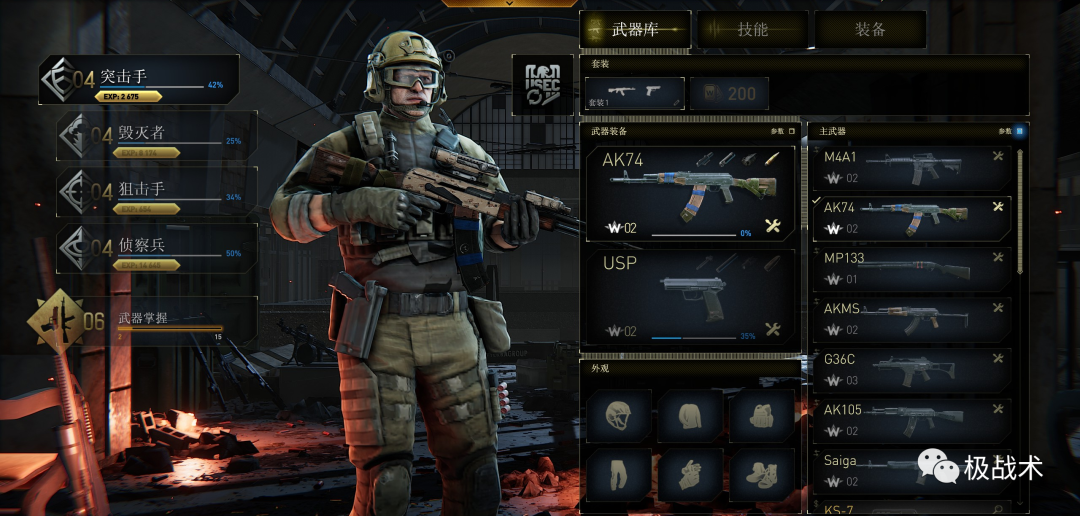Select the 狙击手 class
Viewport: 1080px width, 516px height.
coord(157,192)
